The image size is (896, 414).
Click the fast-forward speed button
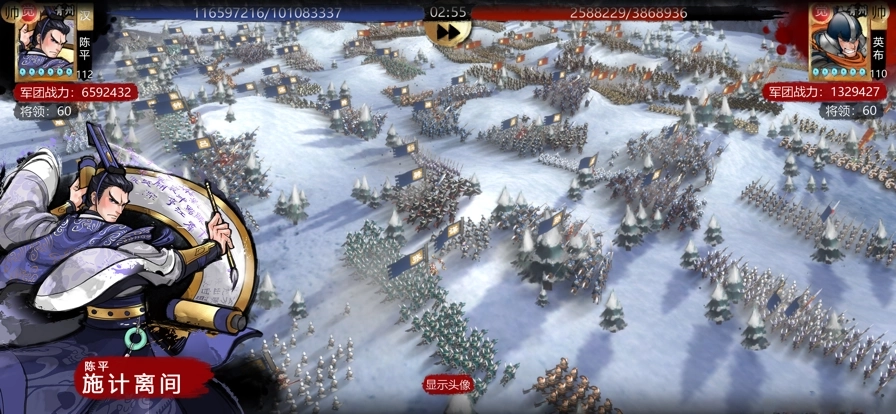(x=448, y=32)
